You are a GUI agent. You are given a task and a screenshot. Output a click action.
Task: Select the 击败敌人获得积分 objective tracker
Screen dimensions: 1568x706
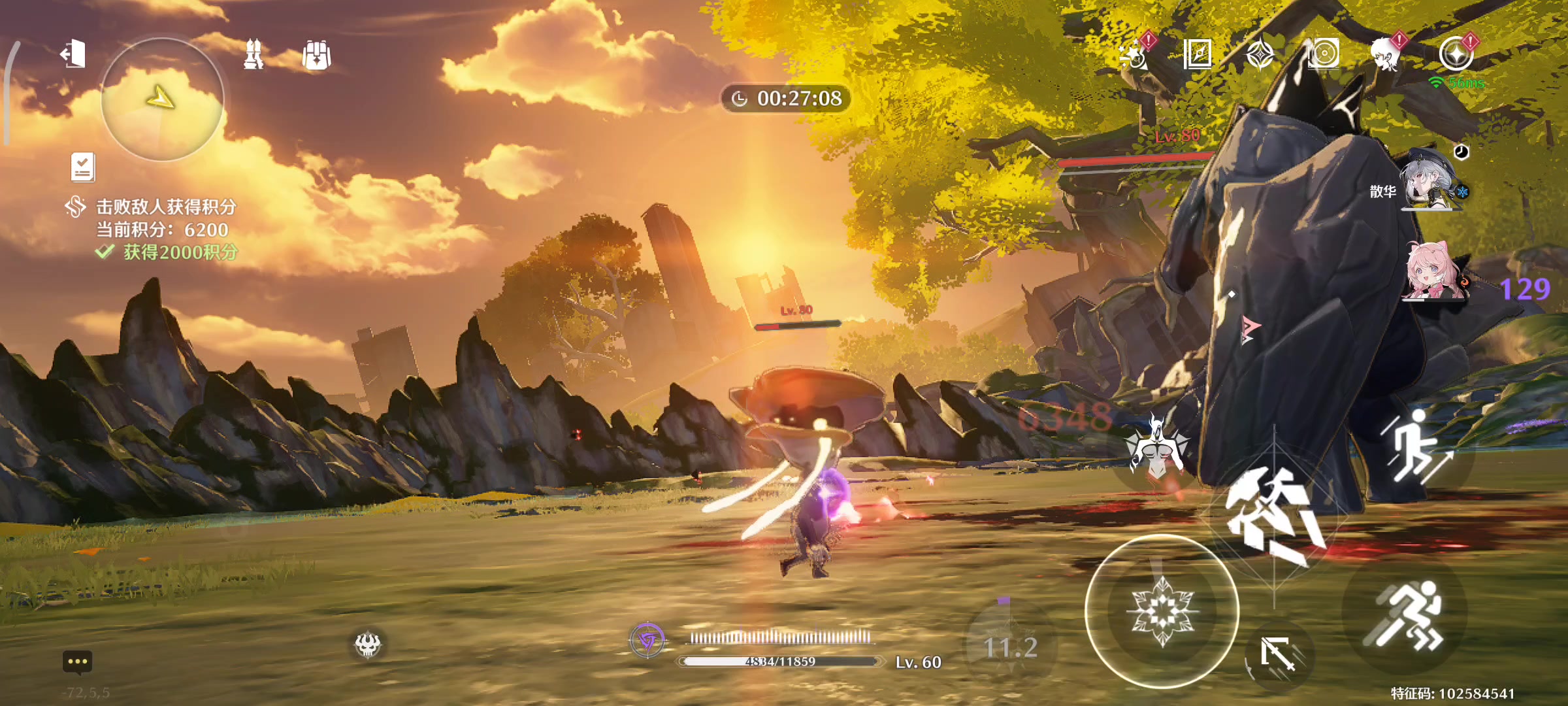pos(166,207)
